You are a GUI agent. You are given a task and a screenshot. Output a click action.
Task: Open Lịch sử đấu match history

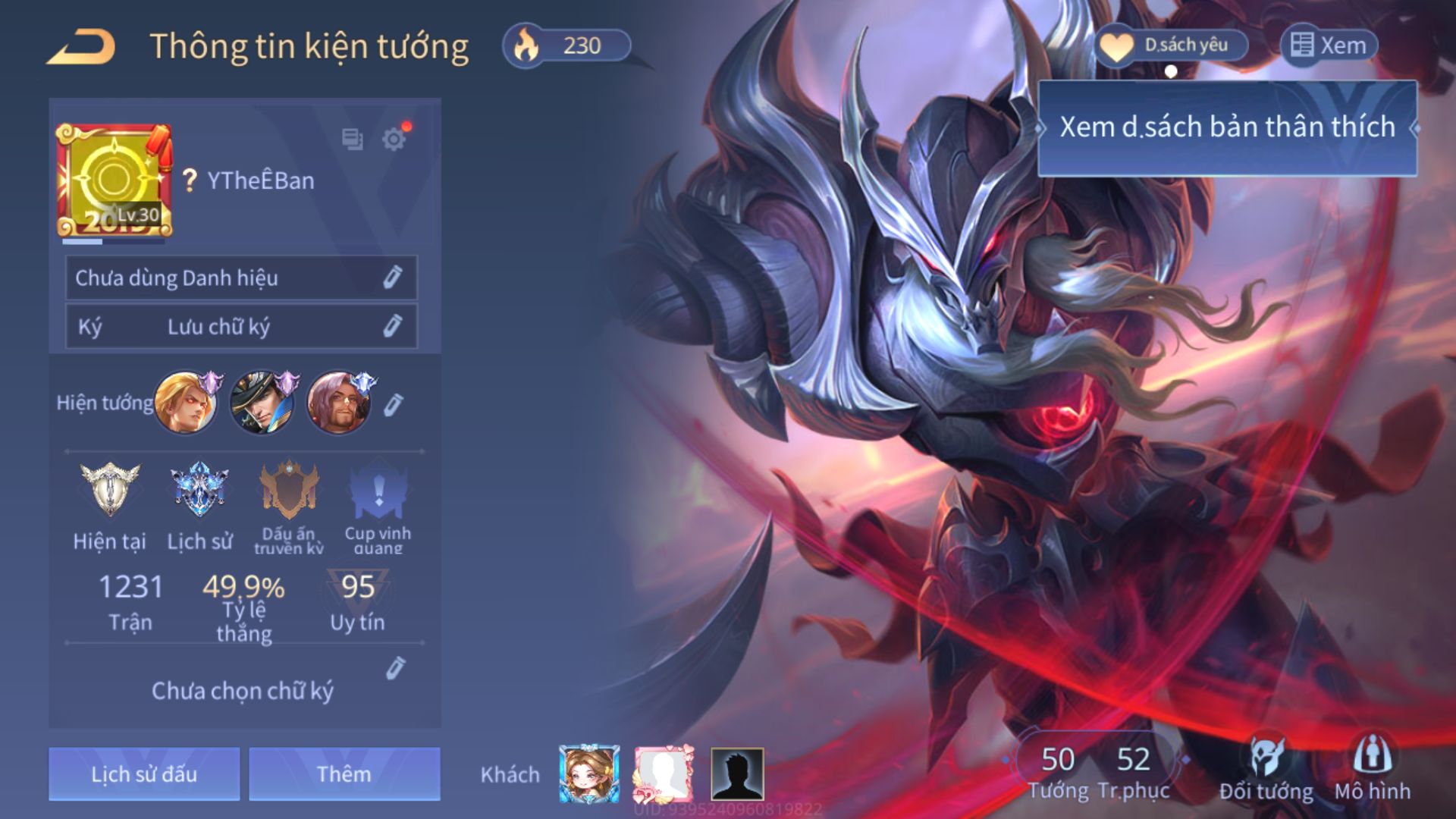click(144, 773)
